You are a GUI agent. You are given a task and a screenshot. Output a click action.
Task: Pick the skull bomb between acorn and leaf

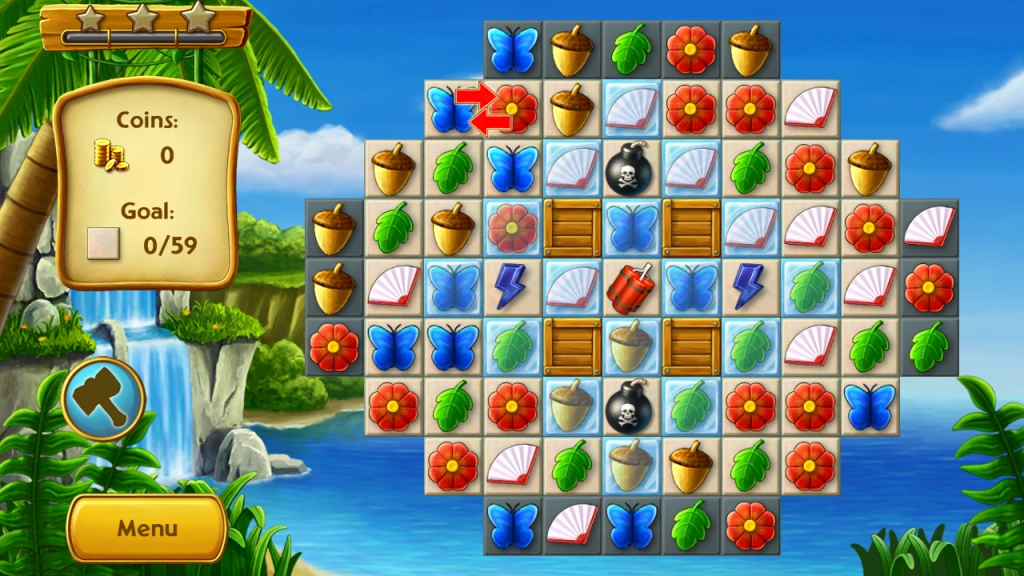click(x=631, y=406)
